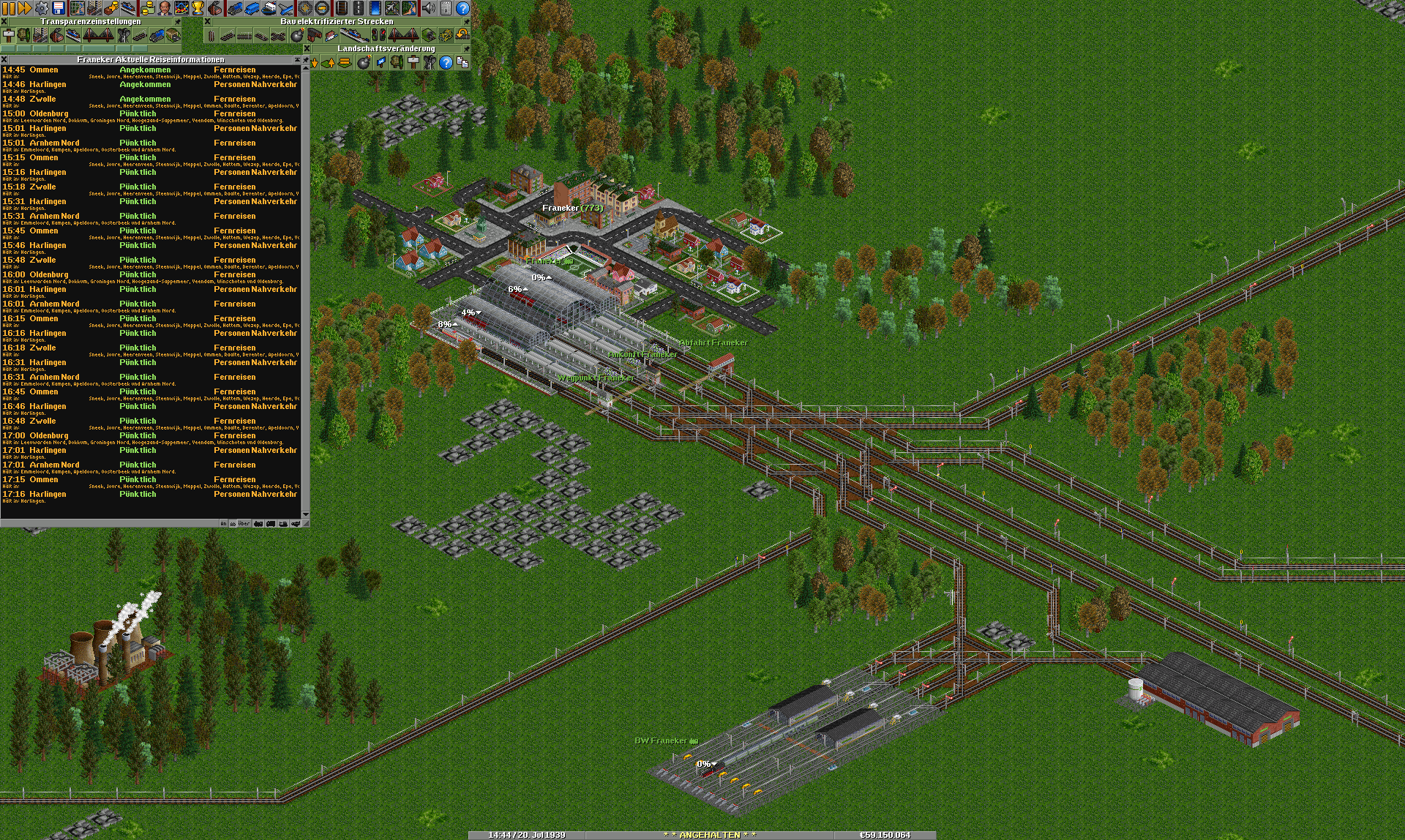
Task: Pin the Landschaftsveränderung toolbar
Action: pos(466,48)
